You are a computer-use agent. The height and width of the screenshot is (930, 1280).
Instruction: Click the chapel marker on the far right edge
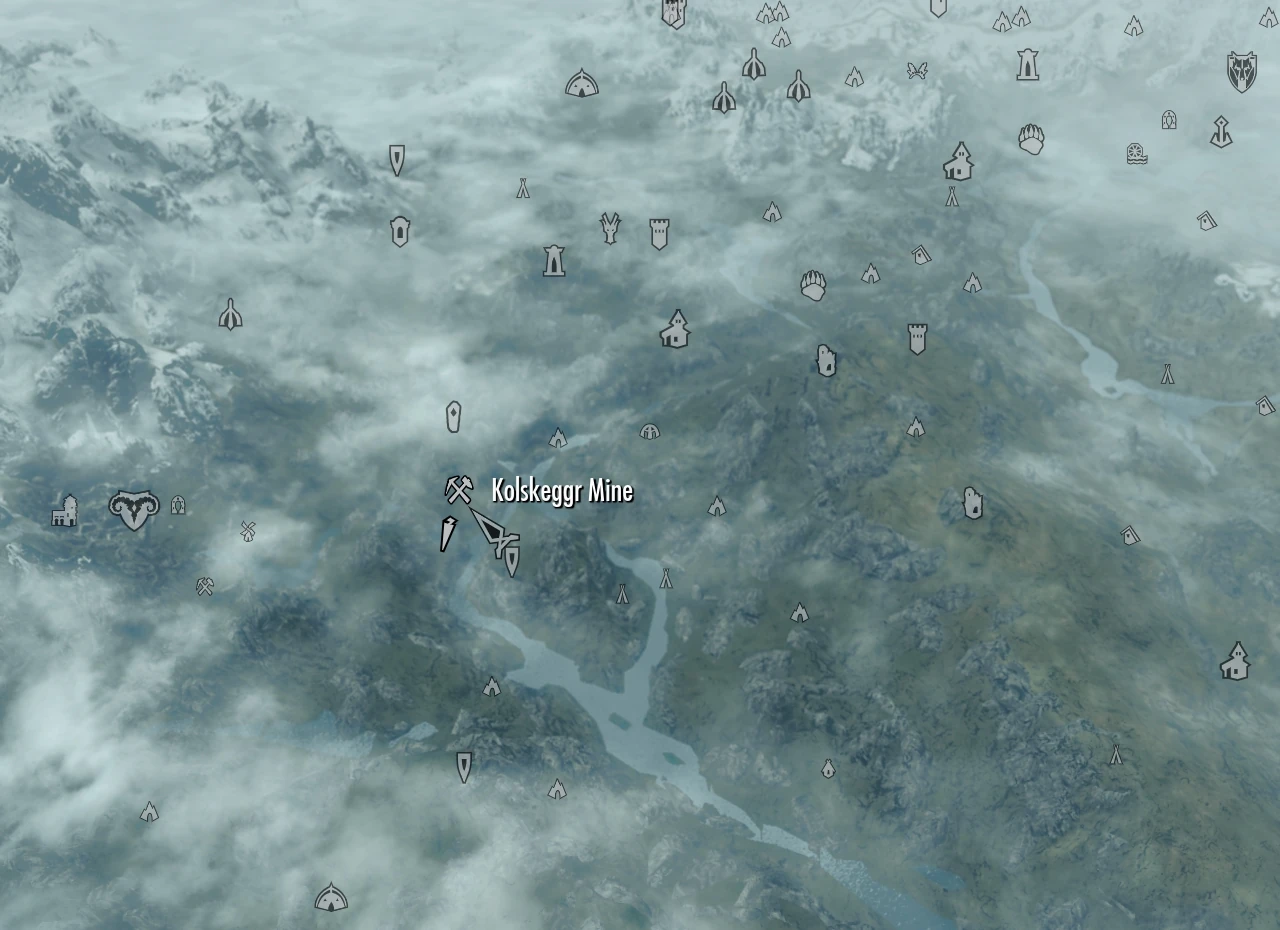1235,660
